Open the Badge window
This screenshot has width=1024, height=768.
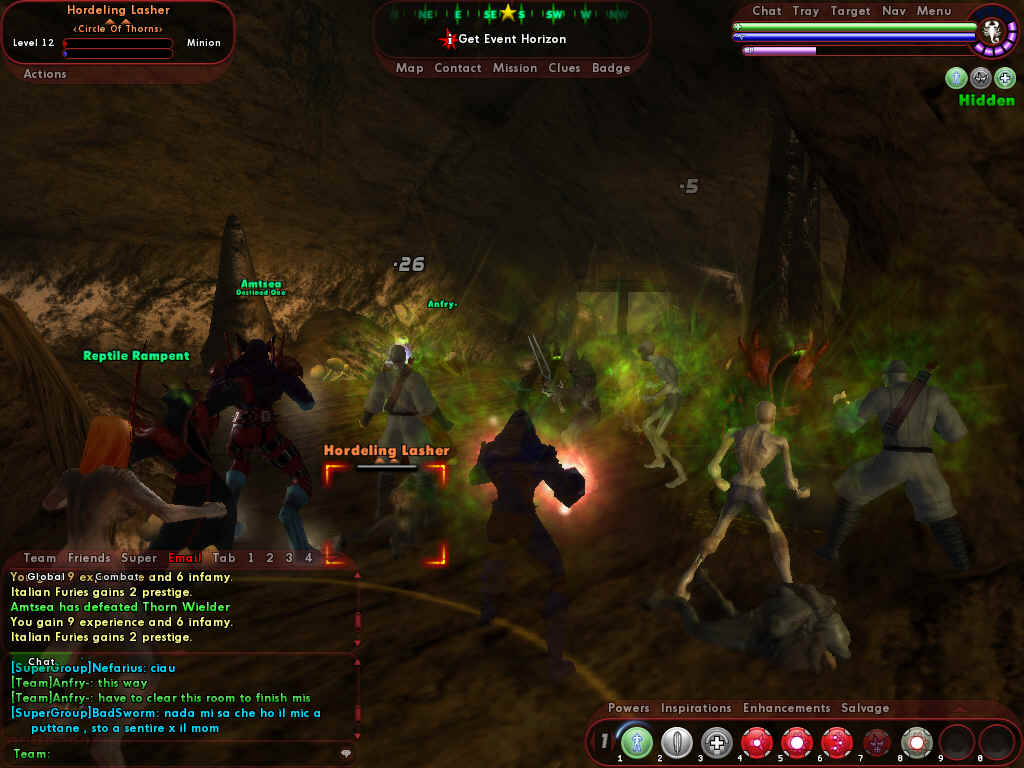click(611, 68)
